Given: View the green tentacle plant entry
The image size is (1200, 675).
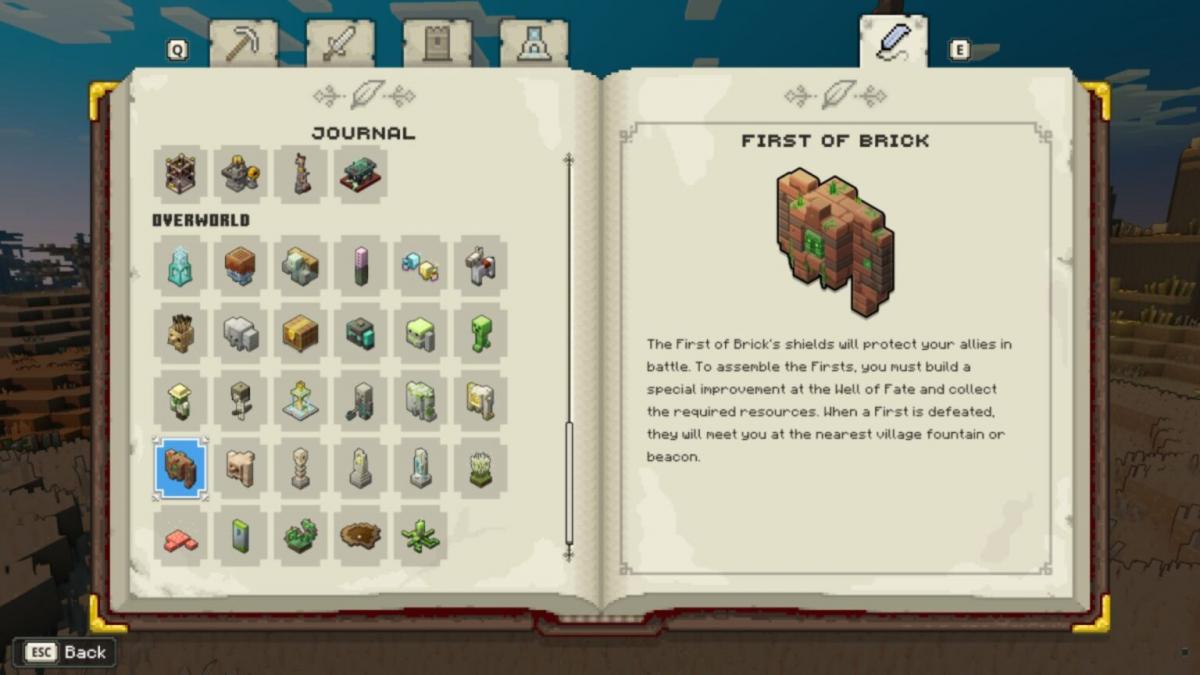Looking at the screenshot, I should tap(421, 537).
